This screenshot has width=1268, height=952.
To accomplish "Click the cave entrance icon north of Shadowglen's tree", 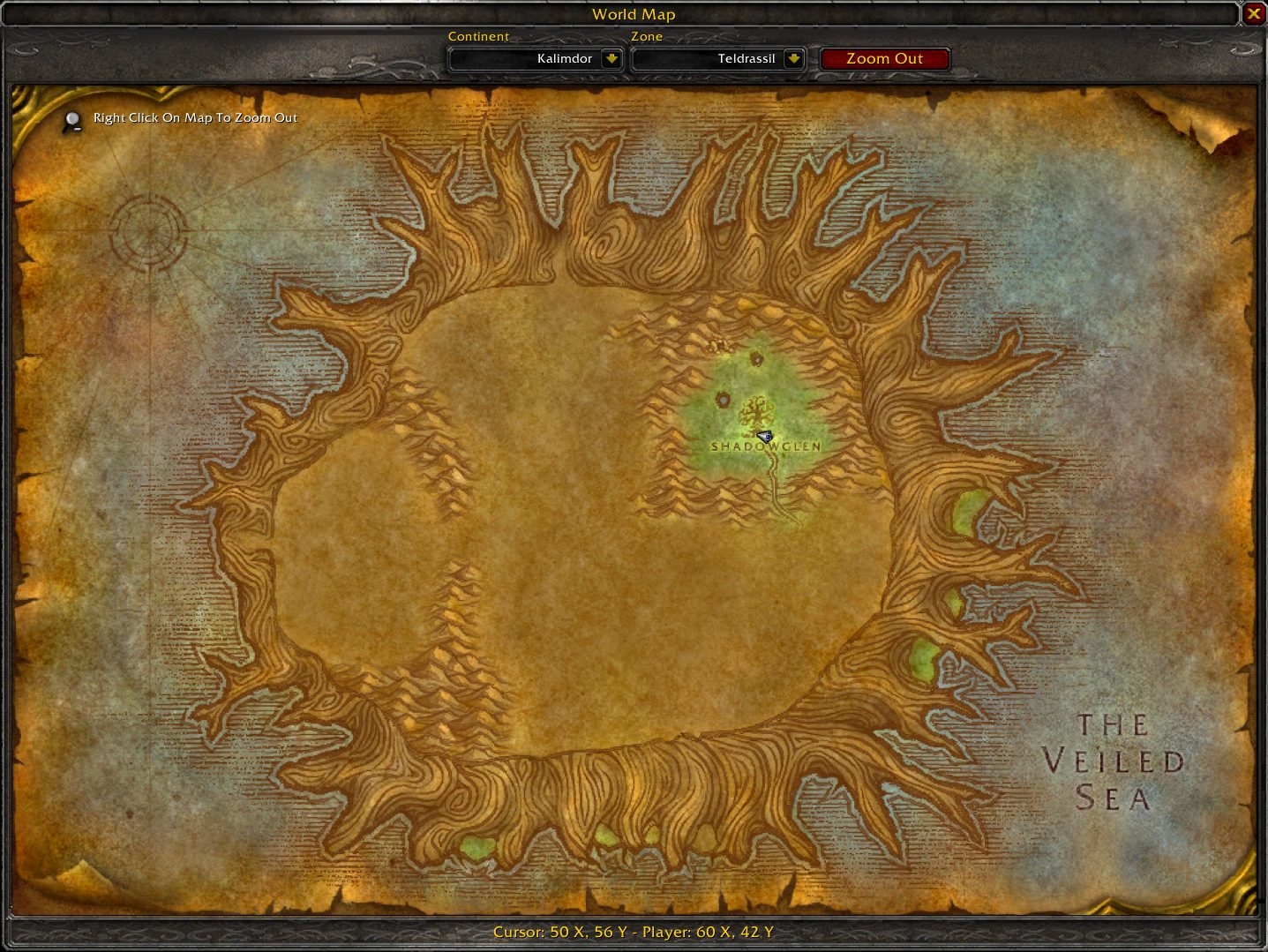I will (756, 360).
